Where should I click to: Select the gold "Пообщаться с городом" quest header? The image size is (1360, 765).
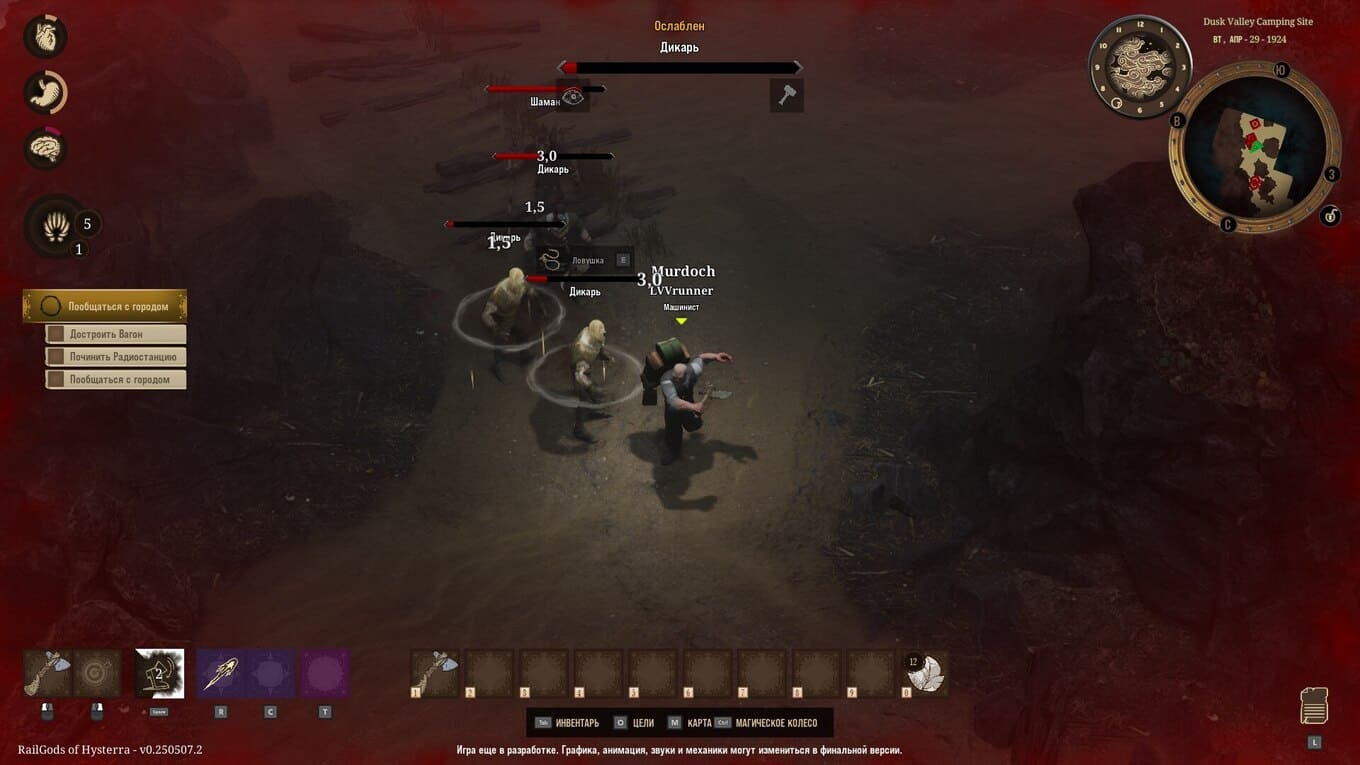(x=105, y=306)
